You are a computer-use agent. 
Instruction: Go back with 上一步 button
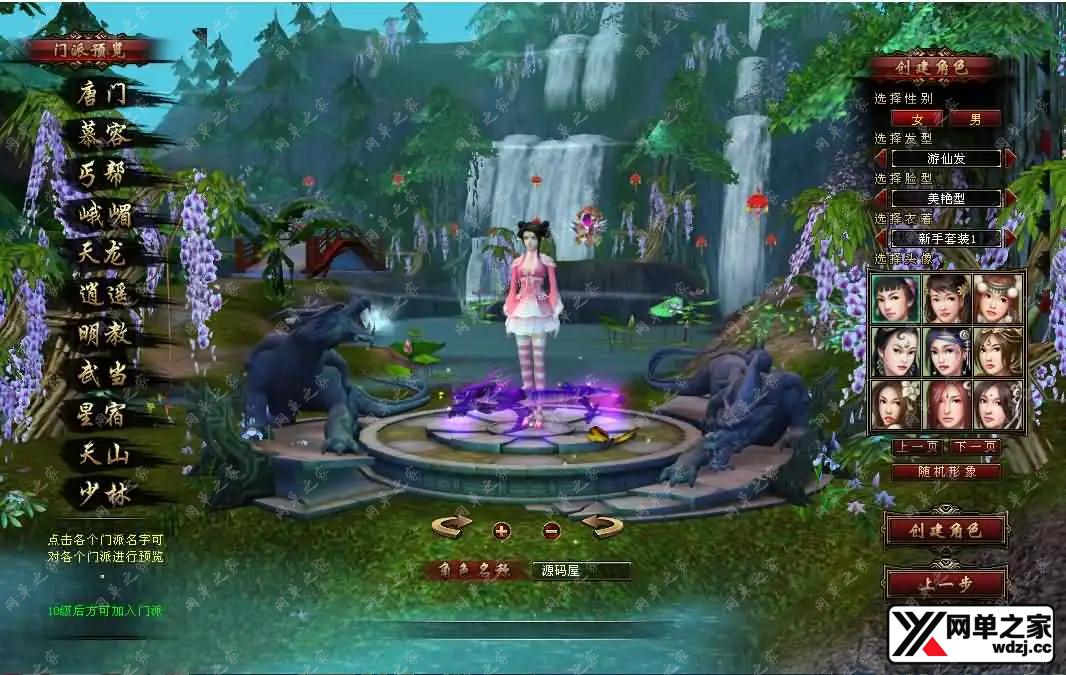pos(945,584)
